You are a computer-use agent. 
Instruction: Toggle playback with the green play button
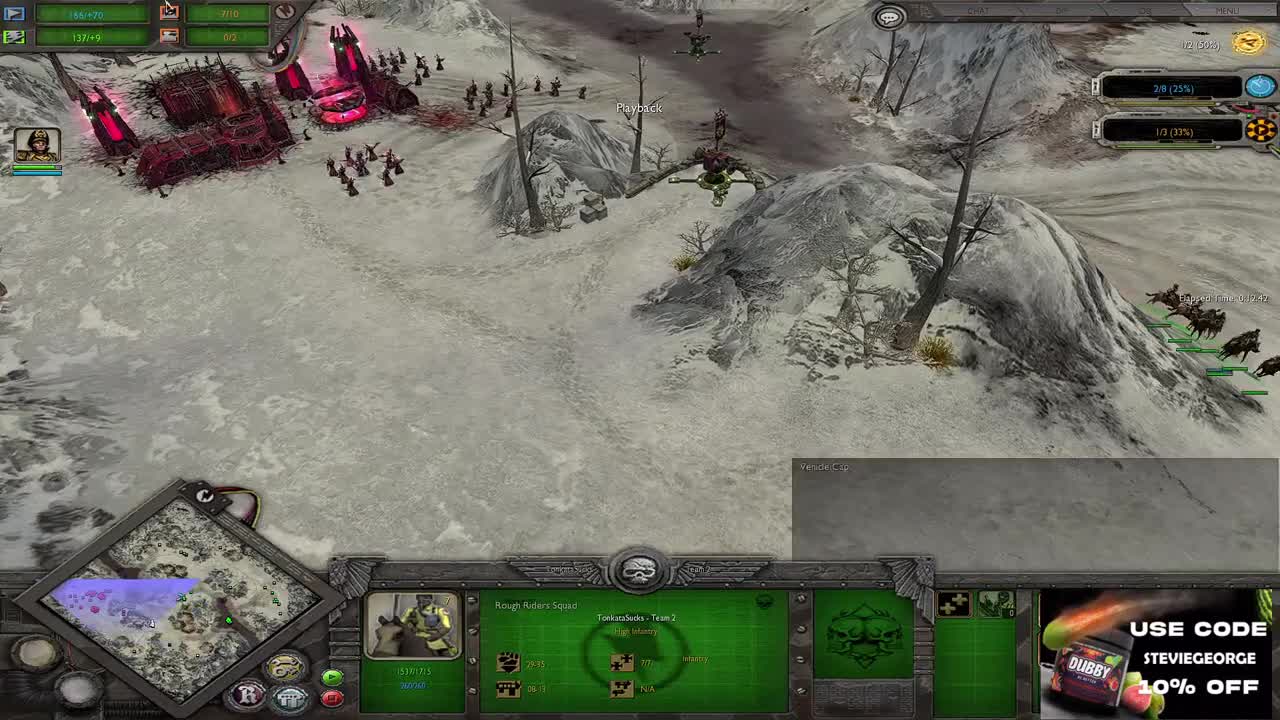click(x=332, y=678)
